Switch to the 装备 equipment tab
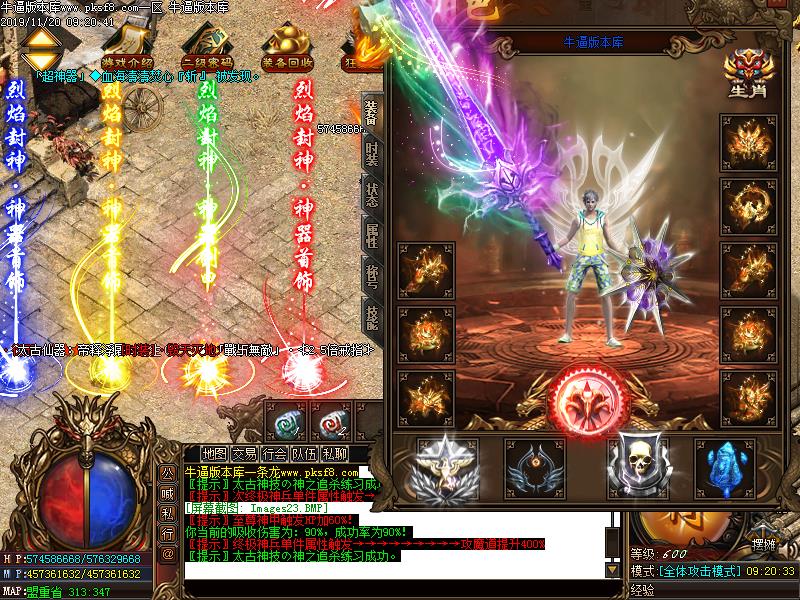This screenshot has width=800, height=600. tap(371, 113)
